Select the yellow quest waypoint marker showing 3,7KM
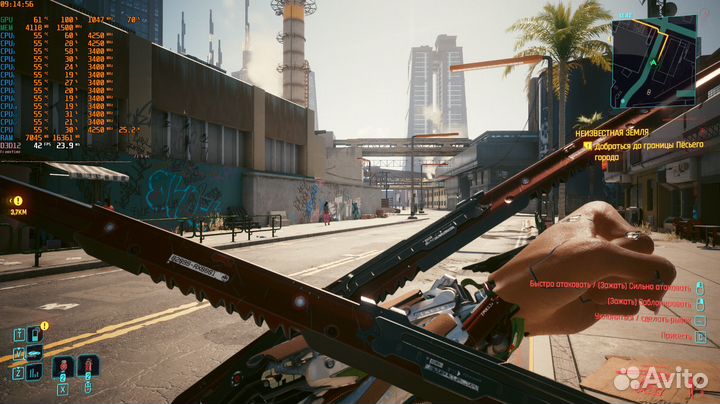Image resolution: width=720 pixels, height=404 pixels. (18, 201)
